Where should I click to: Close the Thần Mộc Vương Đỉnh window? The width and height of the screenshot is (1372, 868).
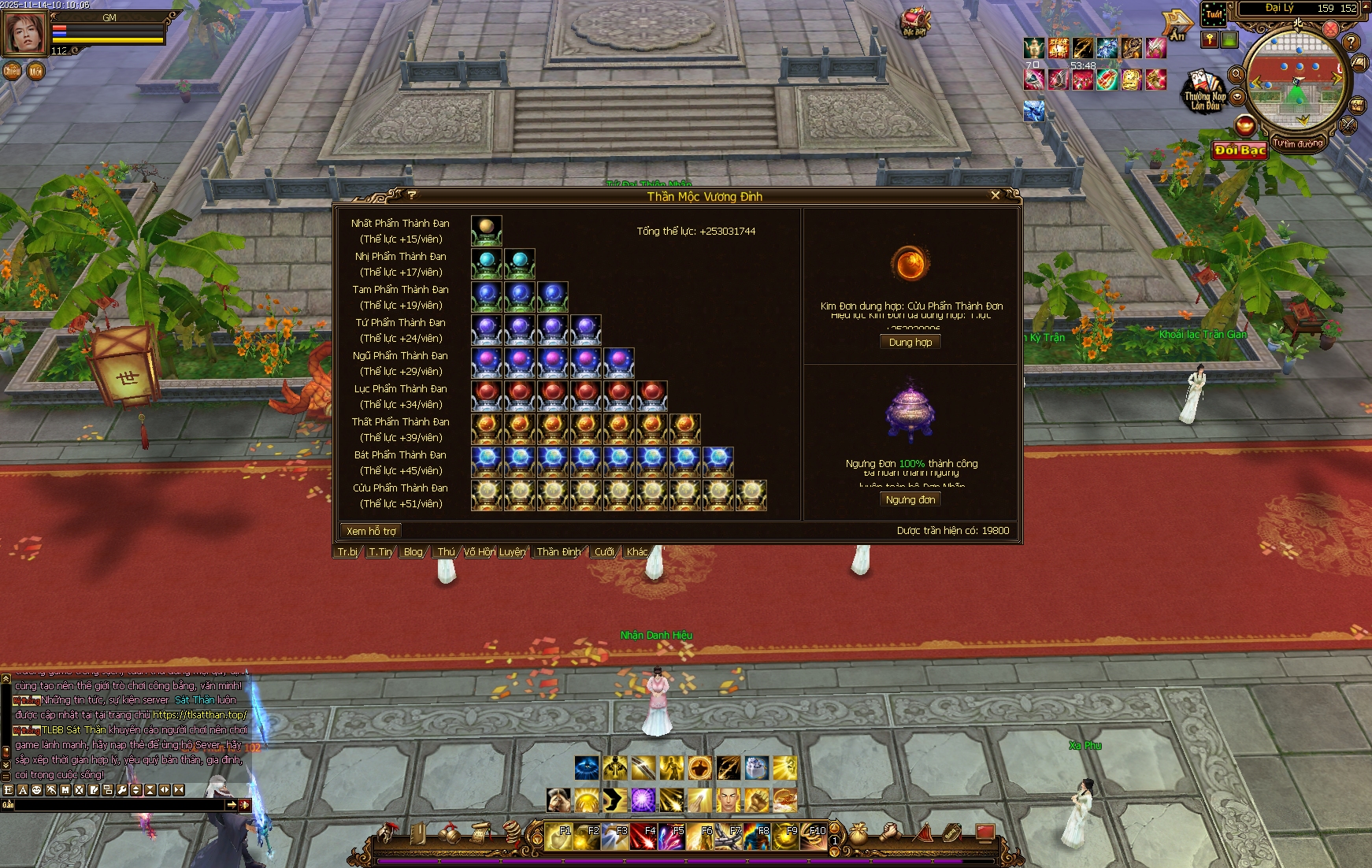[x=996, y=195]
